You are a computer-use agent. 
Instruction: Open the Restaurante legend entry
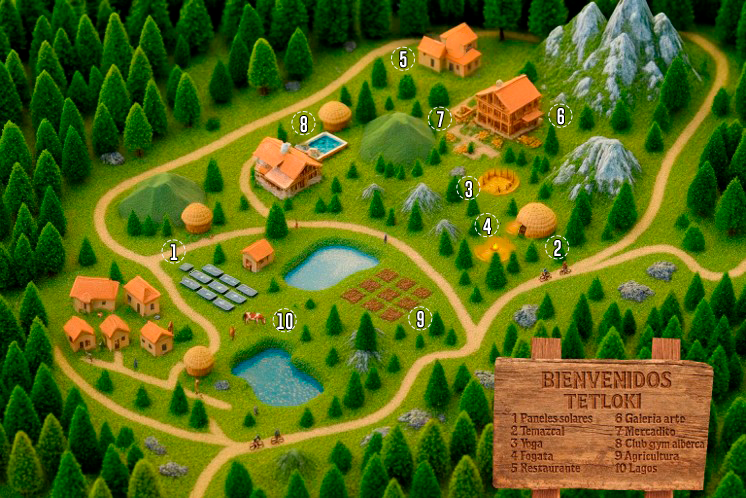[548, 467]
